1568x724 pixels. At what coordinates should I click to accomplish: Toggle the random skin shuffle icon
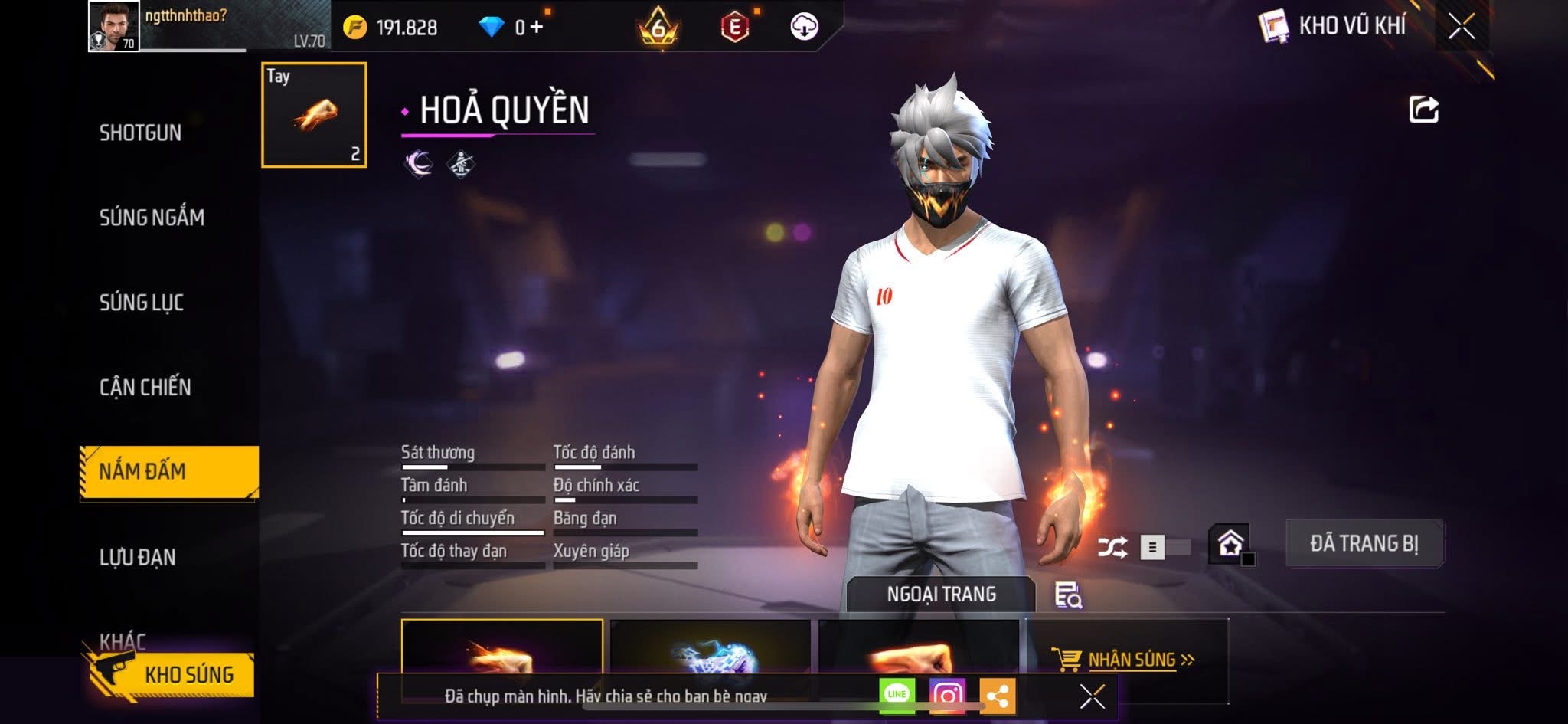click(1112, 547)
